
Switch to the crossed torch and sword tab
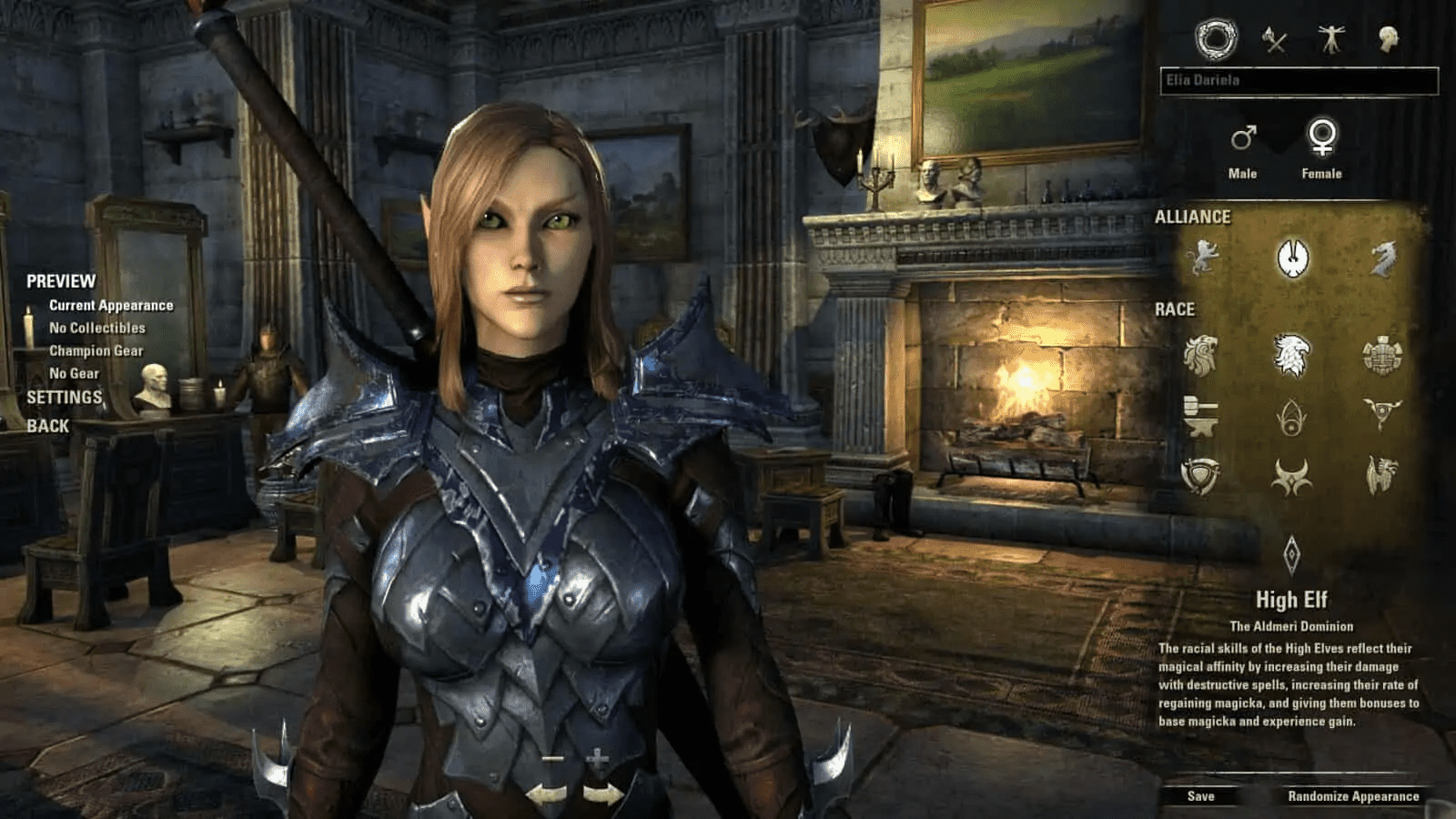tap(1274, 39)
